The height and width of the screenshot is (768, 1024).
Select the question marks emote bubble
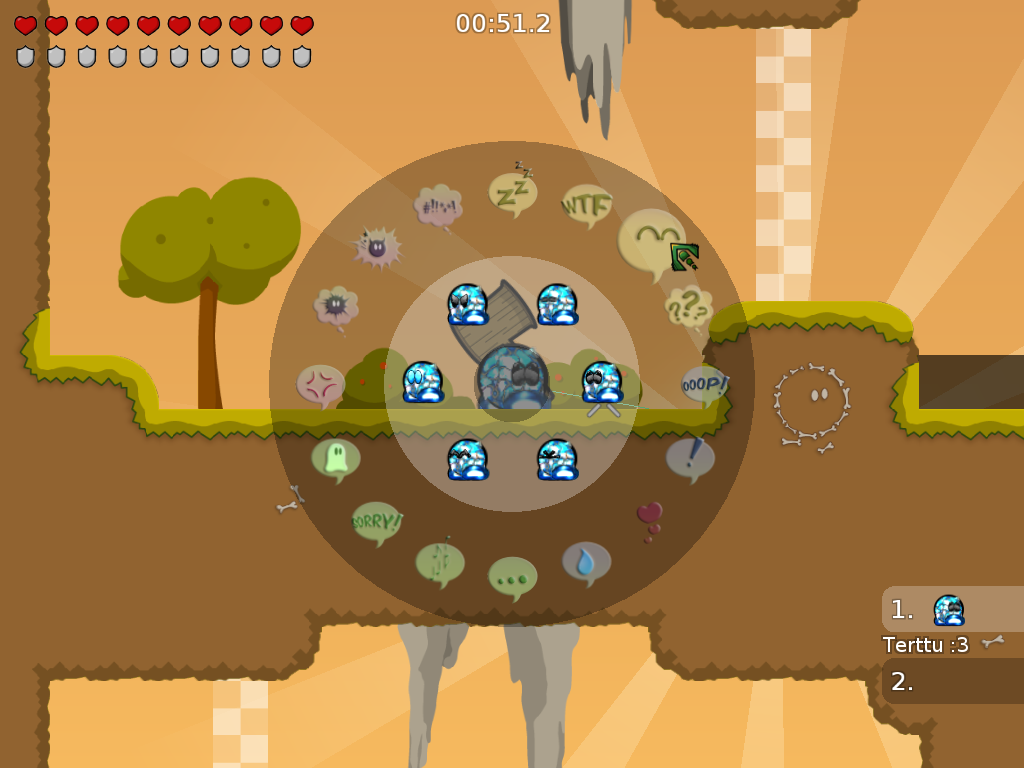pos(688,306)
